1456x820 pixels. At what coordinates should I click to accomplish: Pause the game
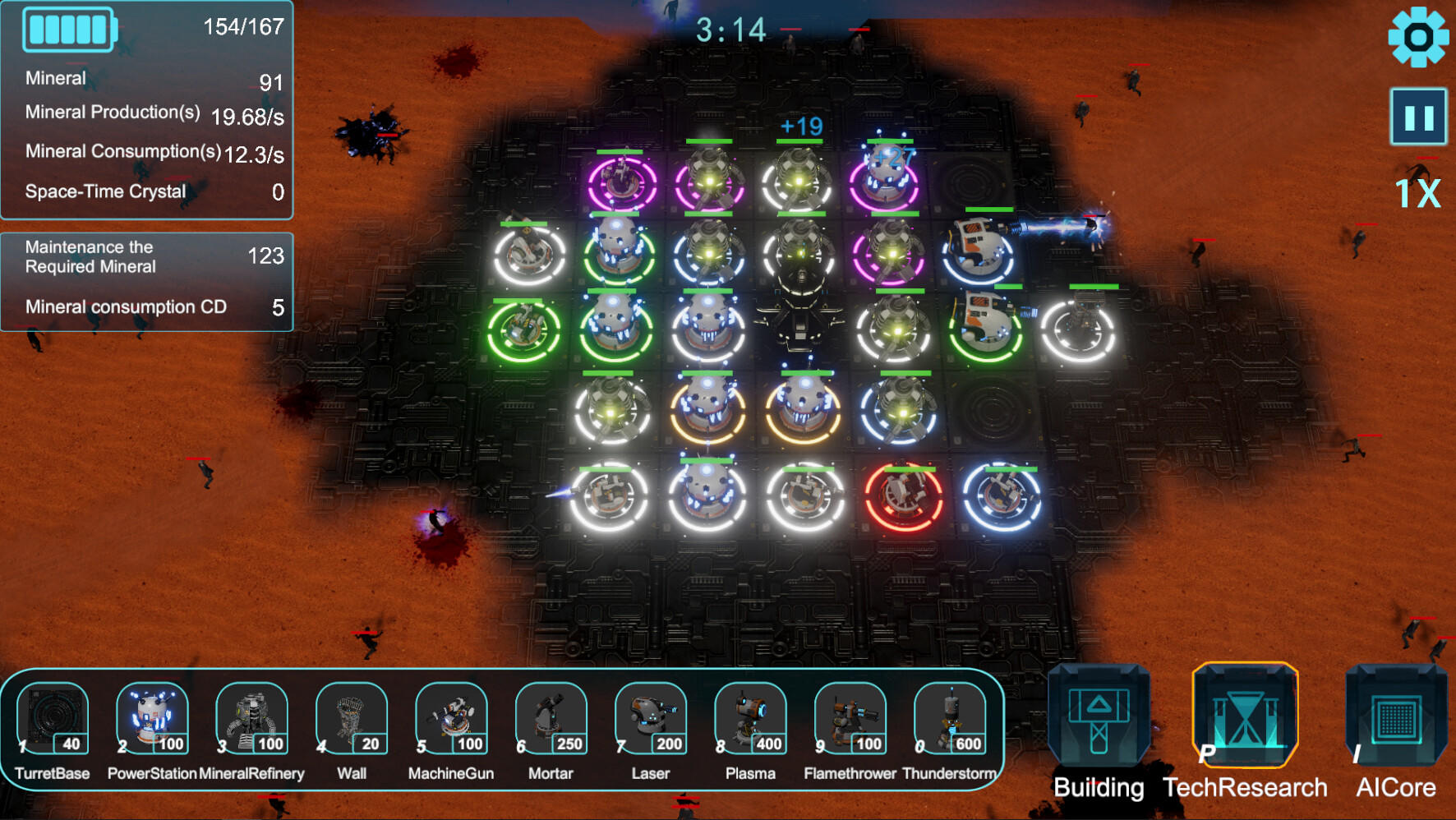(1418, 117)
